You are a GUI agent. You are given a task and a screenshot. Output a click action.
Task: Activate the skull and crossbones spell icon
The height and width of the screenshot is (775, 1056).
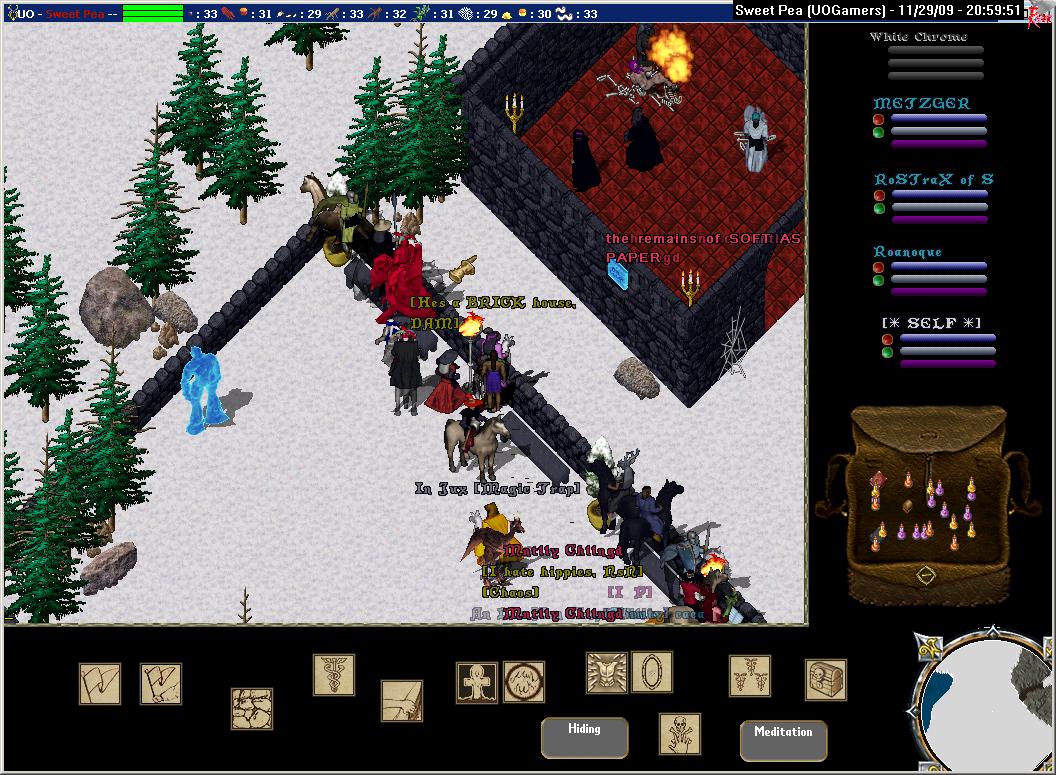pyautogui.click(x=680, y=733)
